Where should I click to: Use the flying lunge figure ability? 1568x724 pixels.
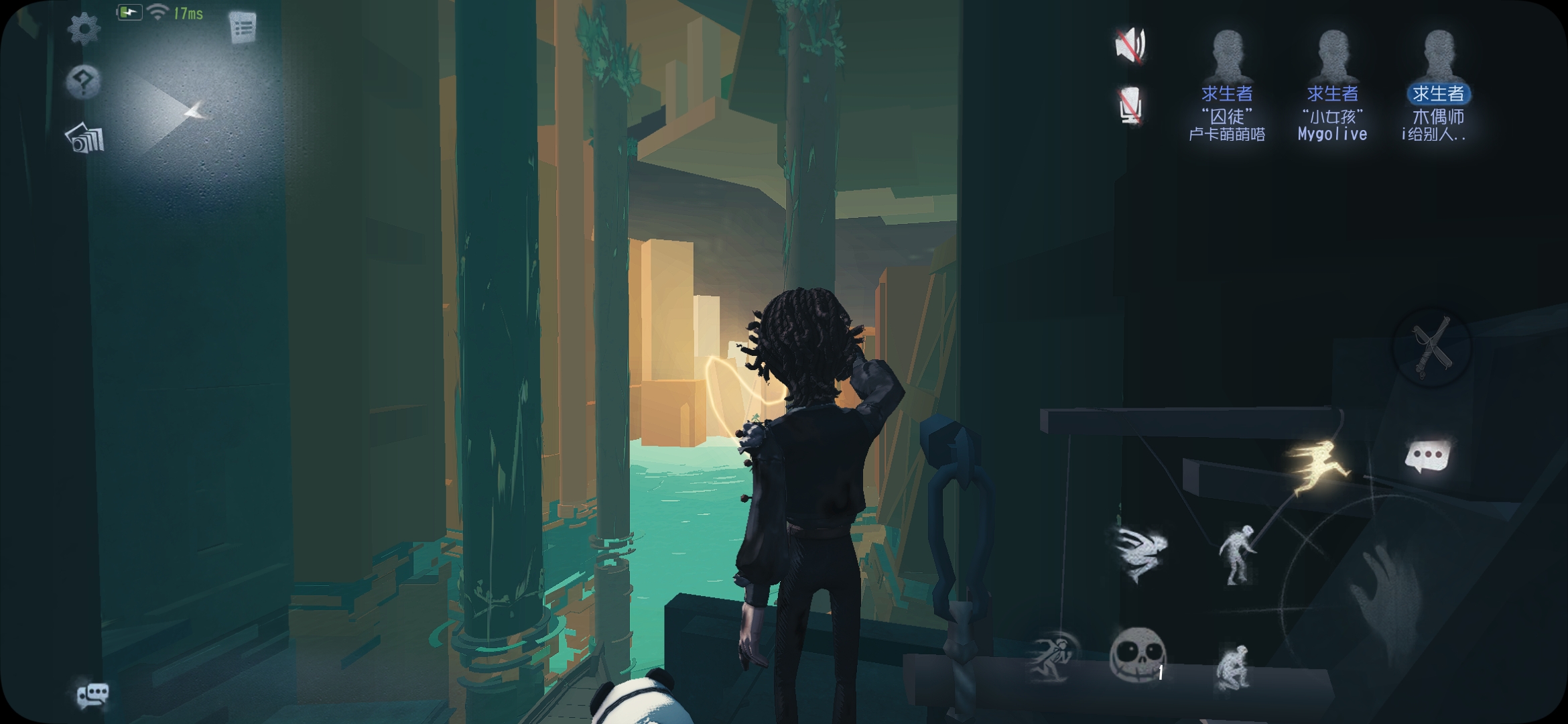coord(1141,552)
